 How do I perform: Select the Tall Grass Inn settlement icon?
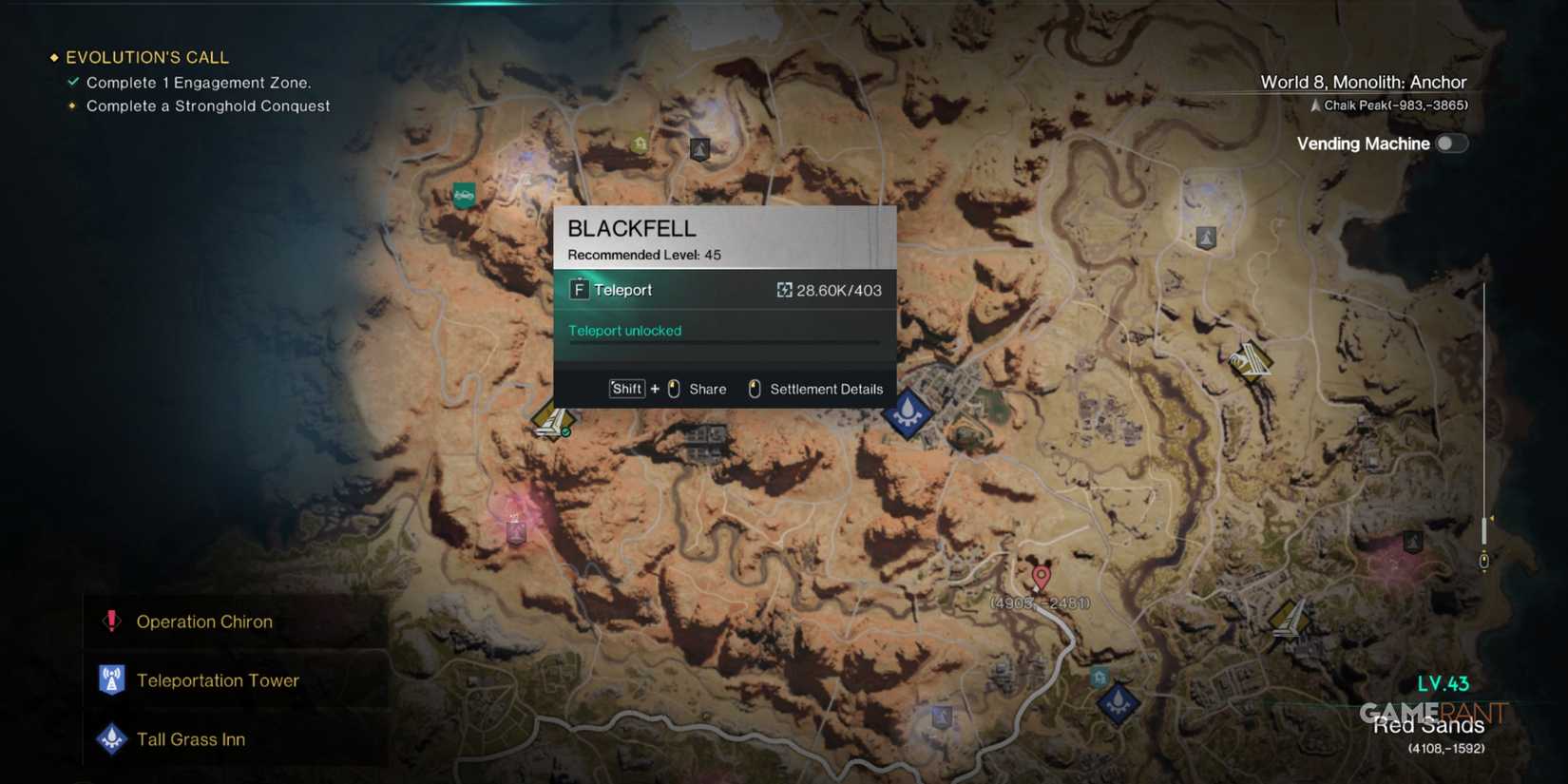(111, 738)
